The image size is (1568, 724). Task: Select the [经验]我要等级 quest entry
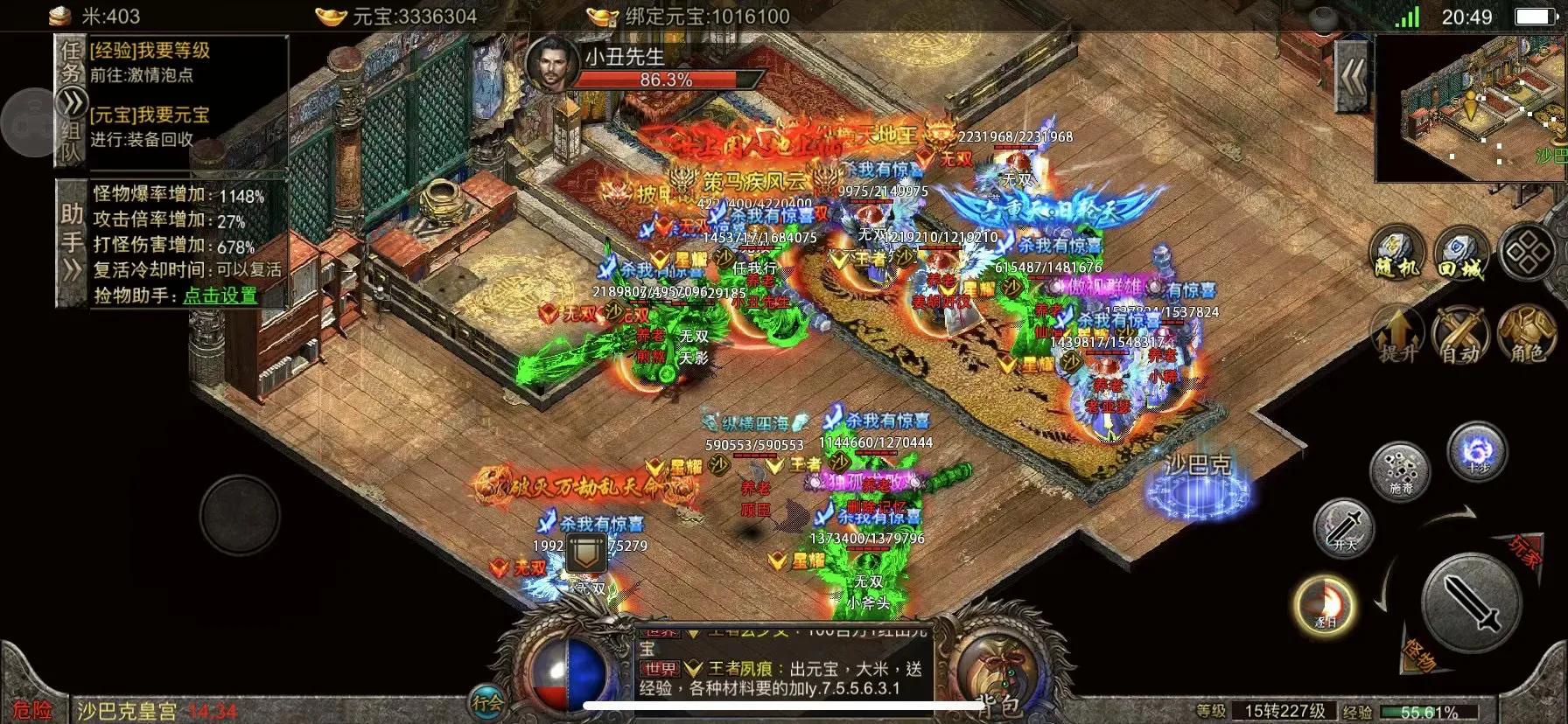[150, 52]
